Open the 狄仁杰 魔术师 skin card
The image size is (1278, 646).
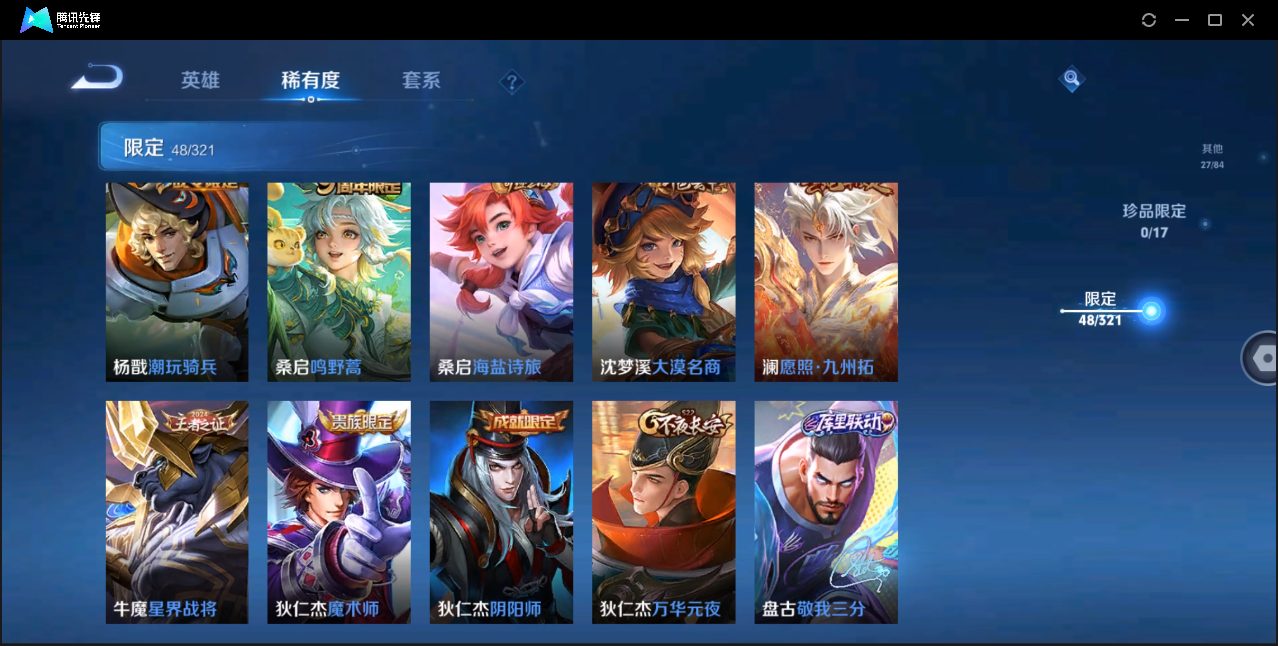[x=339, y=512]
